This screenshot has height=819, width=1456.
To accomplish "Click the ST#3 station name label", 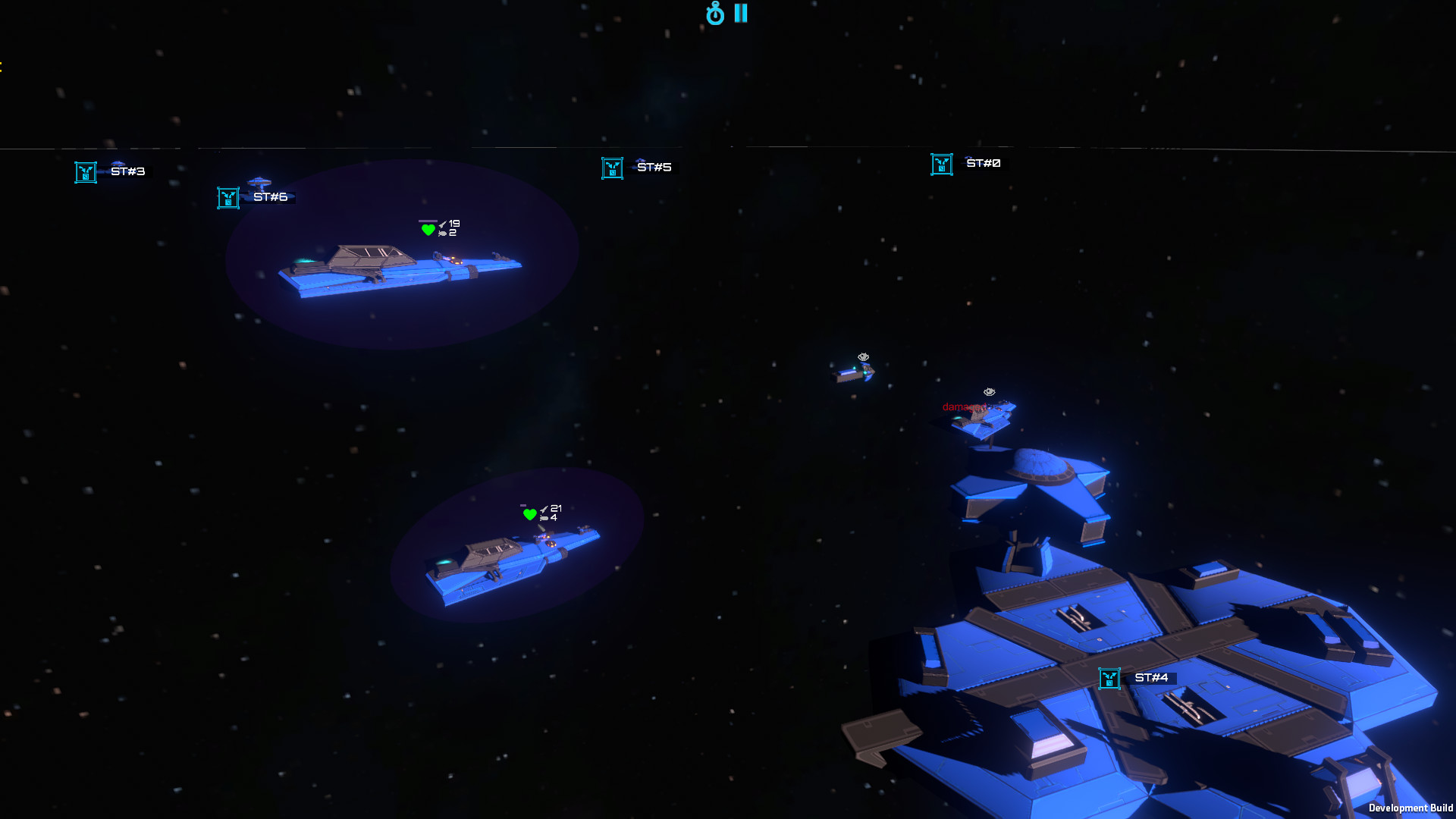I will pos(127,171).
